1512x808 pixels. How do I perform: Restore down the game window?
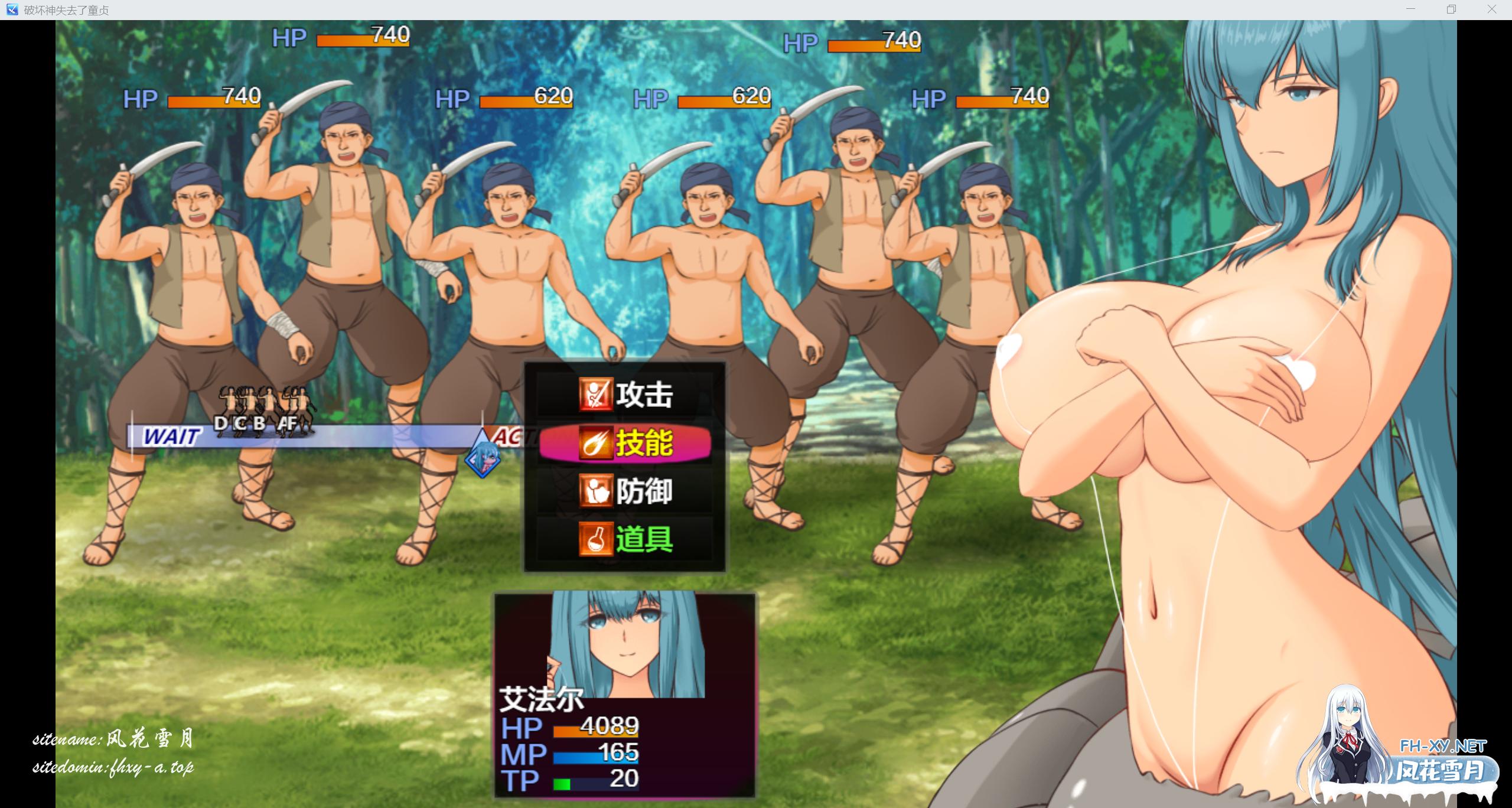point(1451,9)
